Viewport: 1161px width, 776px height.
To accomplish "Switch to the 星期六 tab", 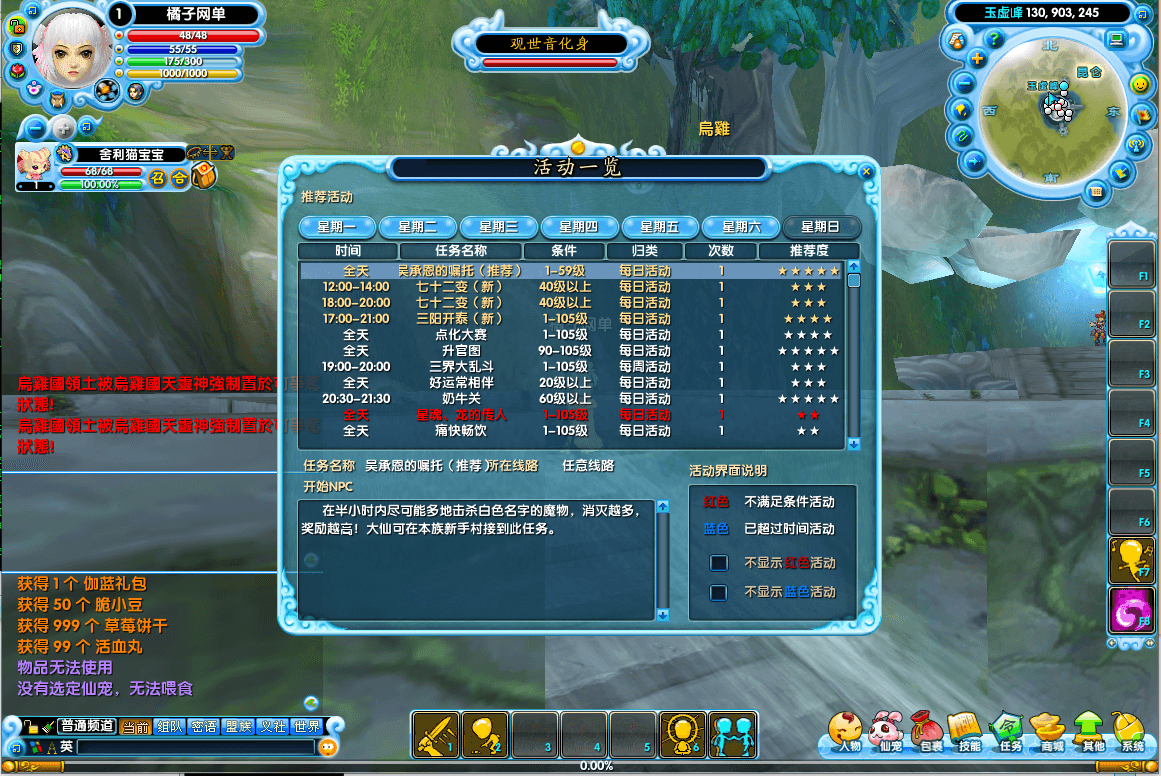I will (741, 227).
